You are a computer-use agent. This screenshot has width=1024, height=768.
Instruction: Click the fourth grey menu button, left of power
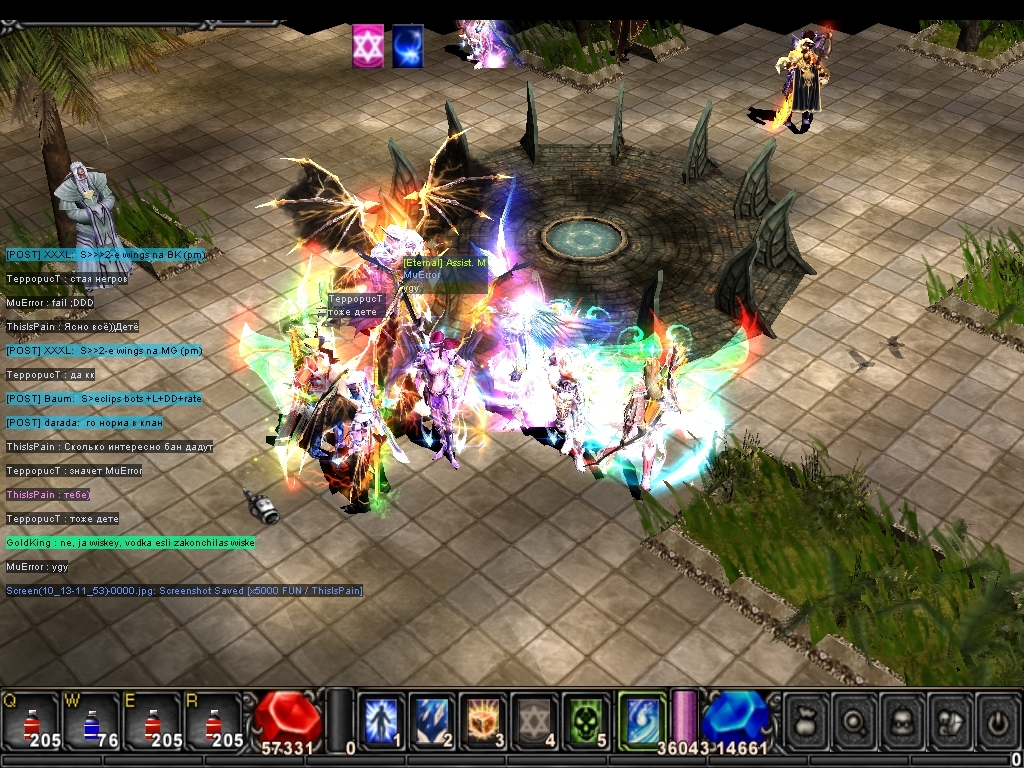[x=950, y=720]
